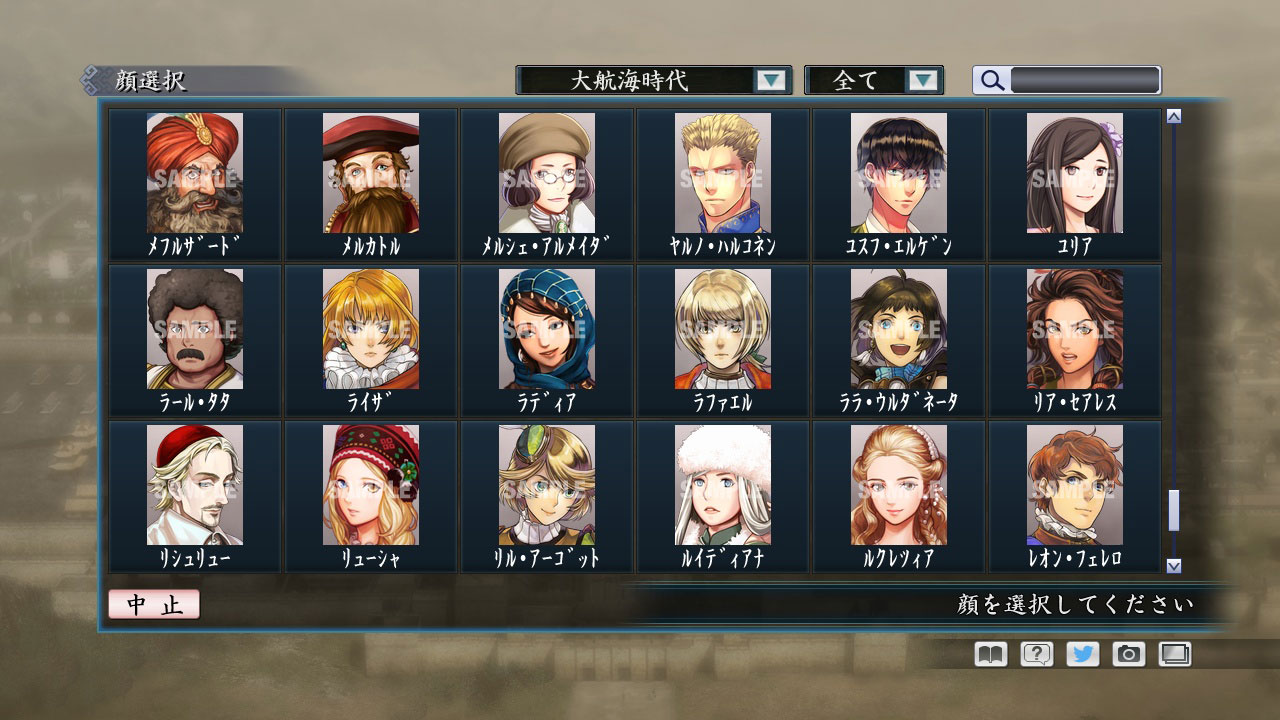
Task: Select the ラファエル portrait
Action: pos(721,332)
